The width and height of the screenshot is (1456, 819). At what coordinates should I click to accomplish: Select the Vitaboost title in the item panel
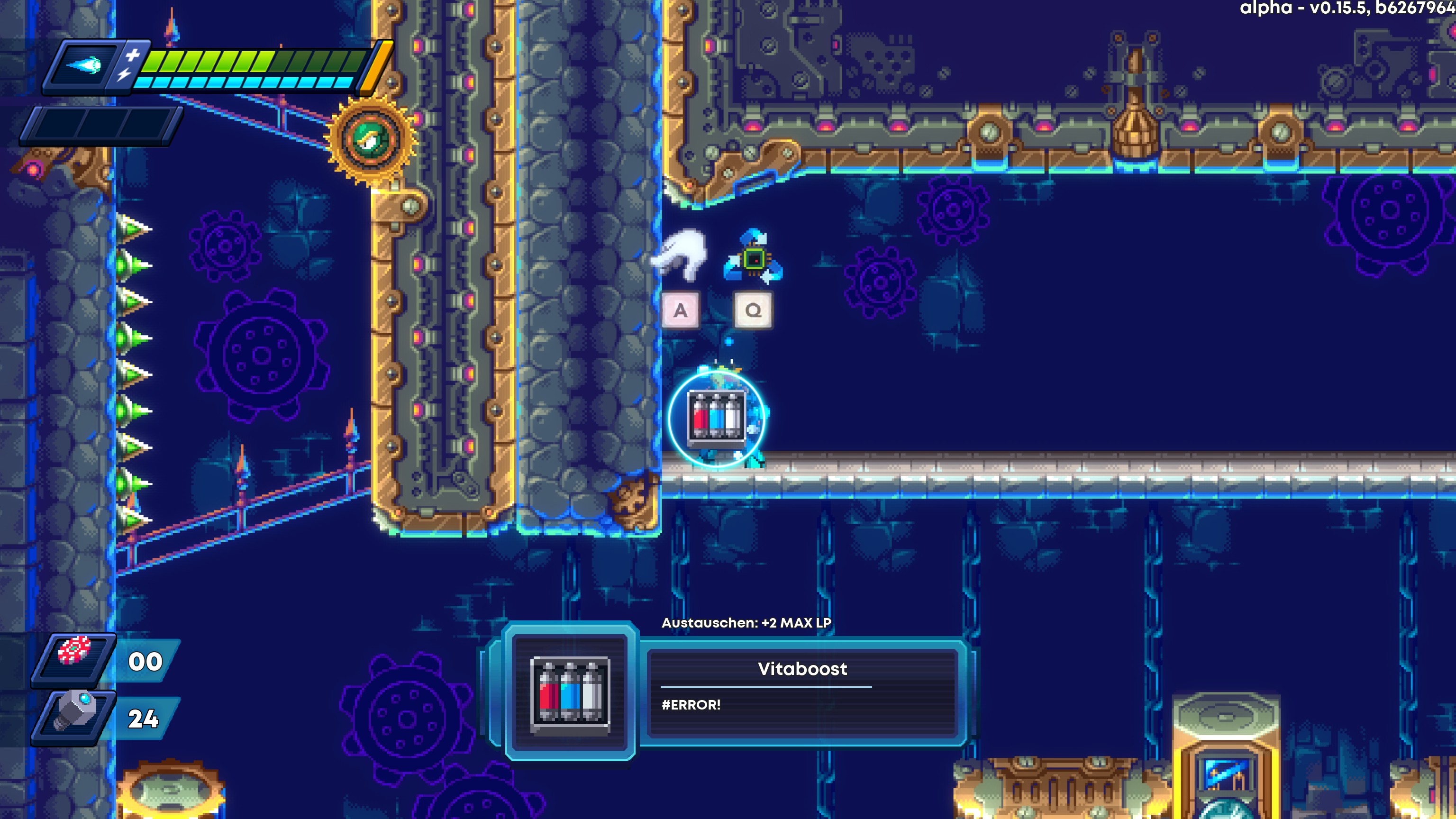coord(802,669)
